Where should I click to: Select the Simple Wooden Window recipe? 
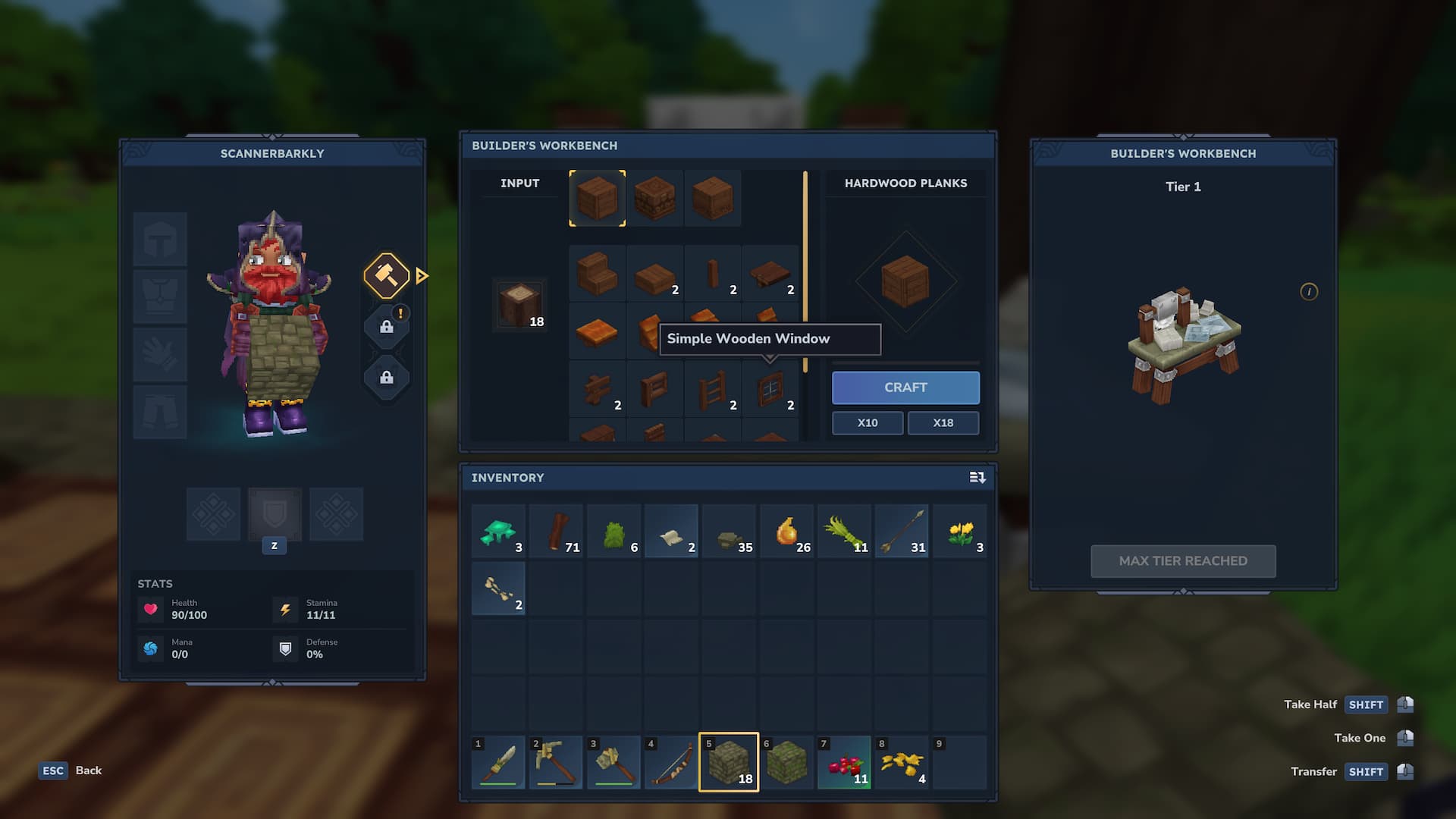[x=770, y=390]
